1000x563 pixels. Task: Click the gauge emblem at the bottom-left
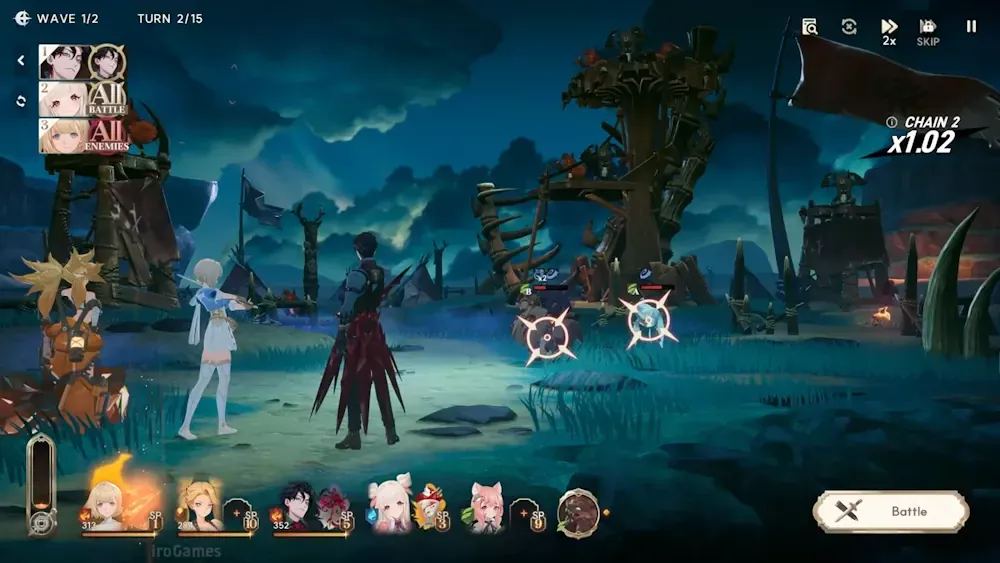pyautogui.click(x=41, y=523)
